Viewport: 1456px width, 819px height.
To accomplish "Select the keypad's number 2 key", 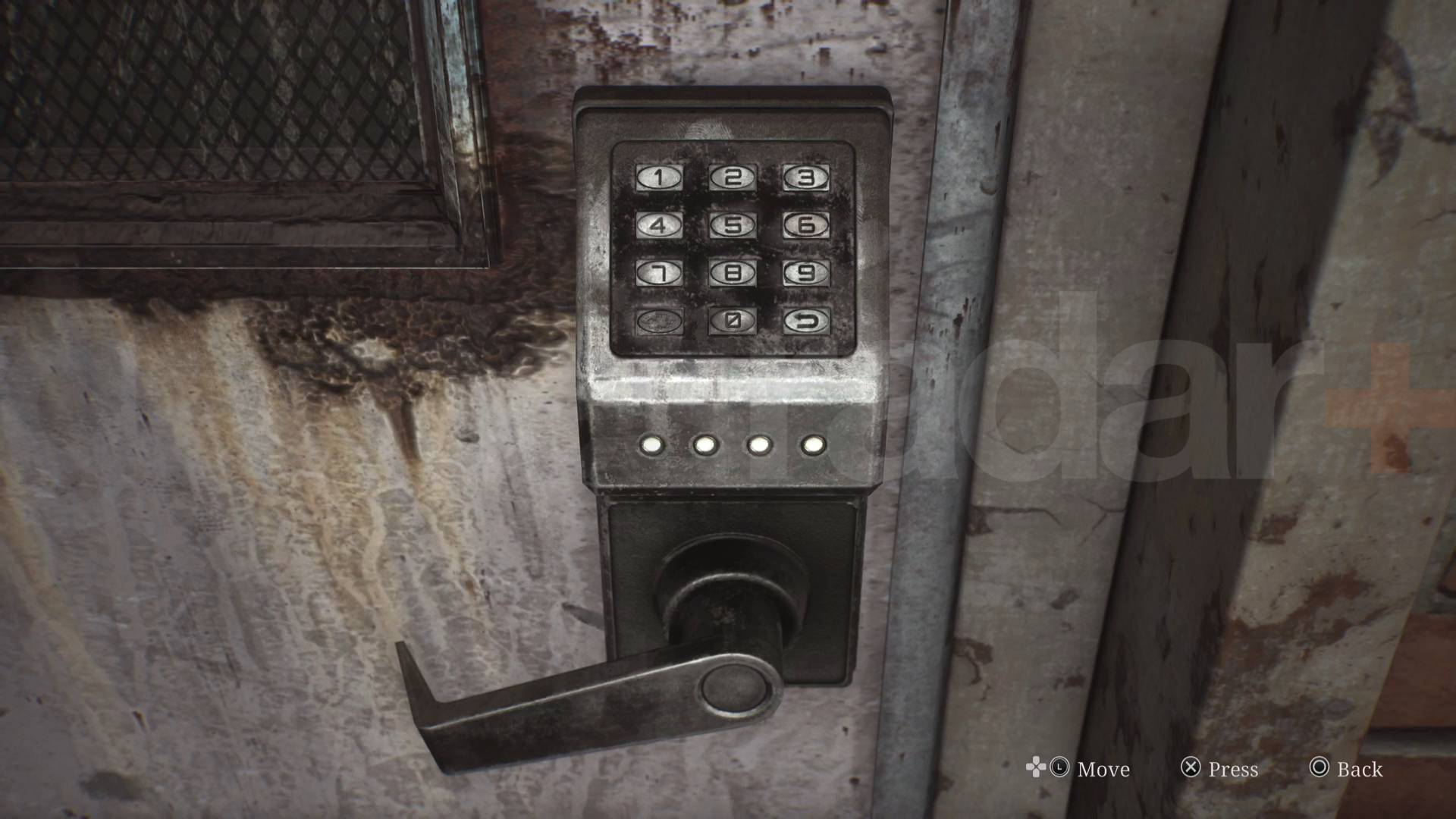I will coord(733,177).
